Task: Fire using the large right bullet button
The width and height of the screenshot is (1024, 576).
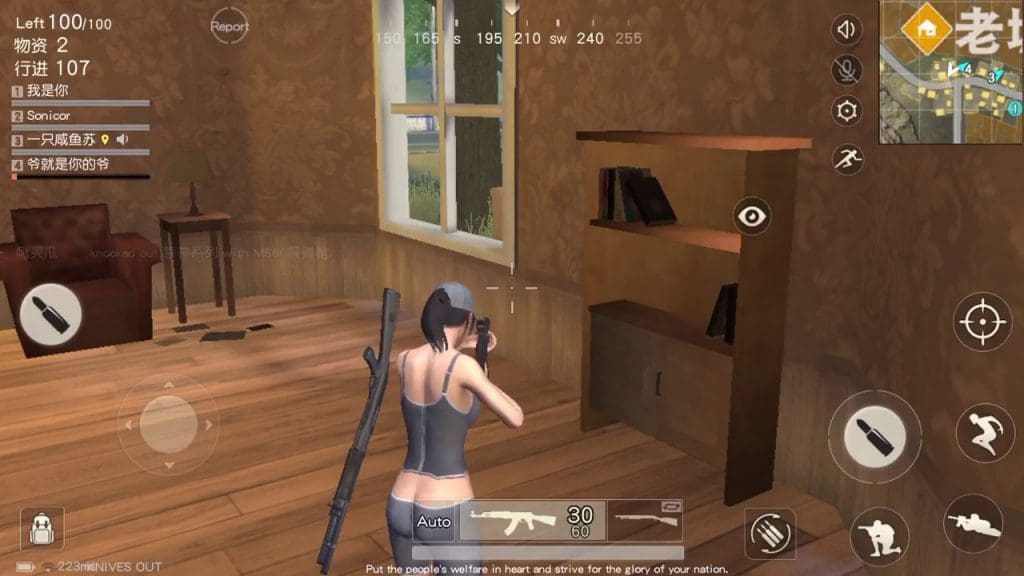Action: pos(874,436)
